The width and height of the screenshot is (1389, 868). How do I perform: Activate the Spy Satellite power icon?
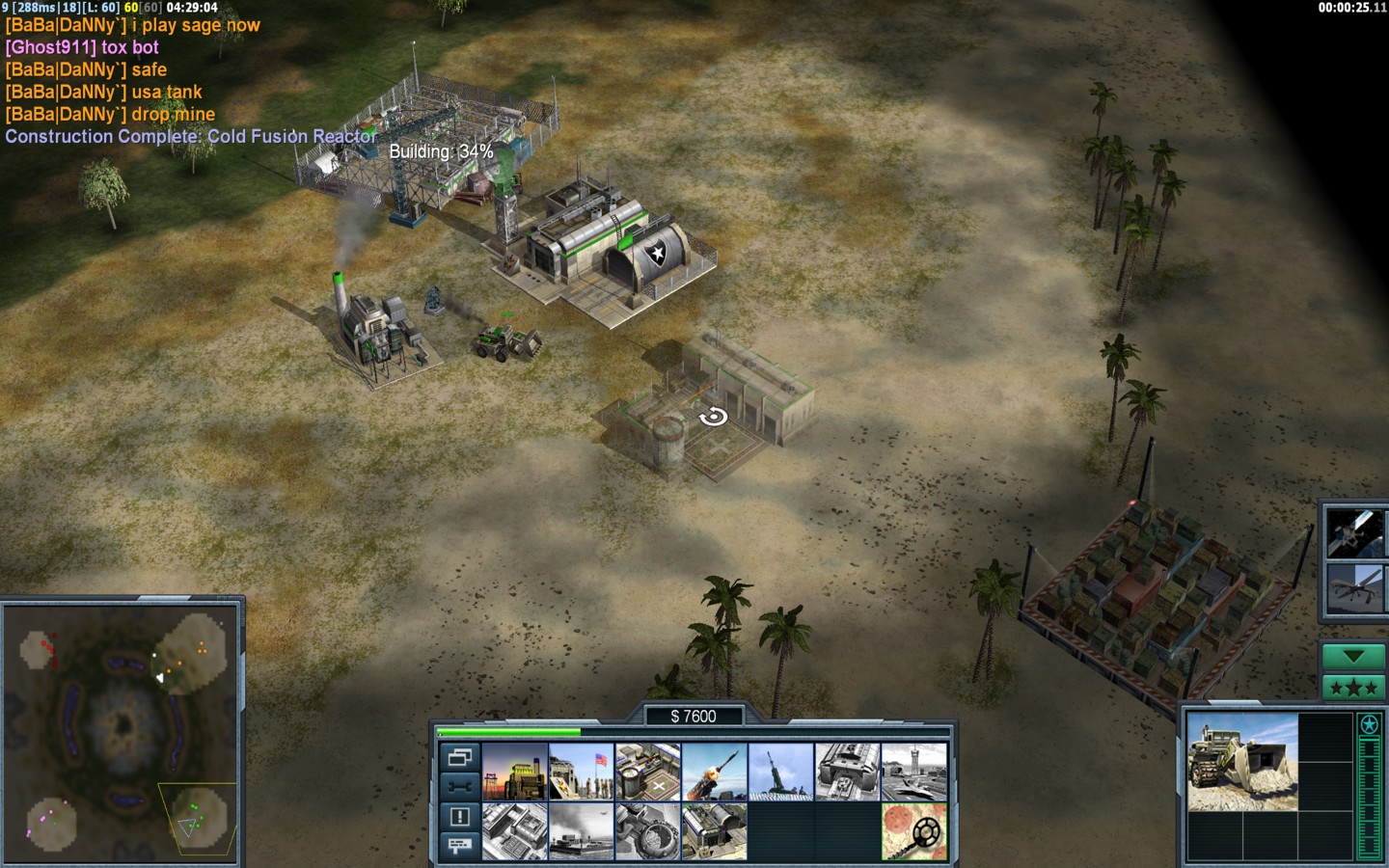pyautogui.click(x=1352, y=531)
